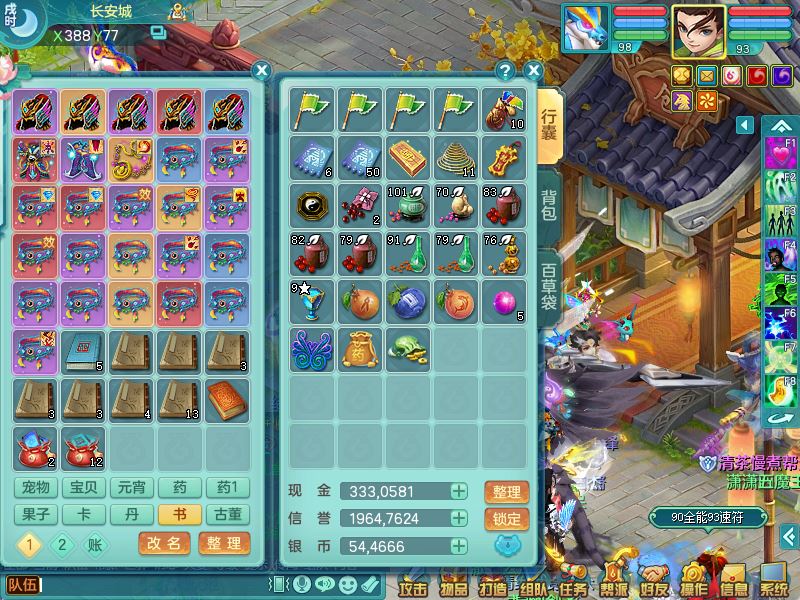
Task: Open inventory help with the question mark
Action: click(506, 70)
